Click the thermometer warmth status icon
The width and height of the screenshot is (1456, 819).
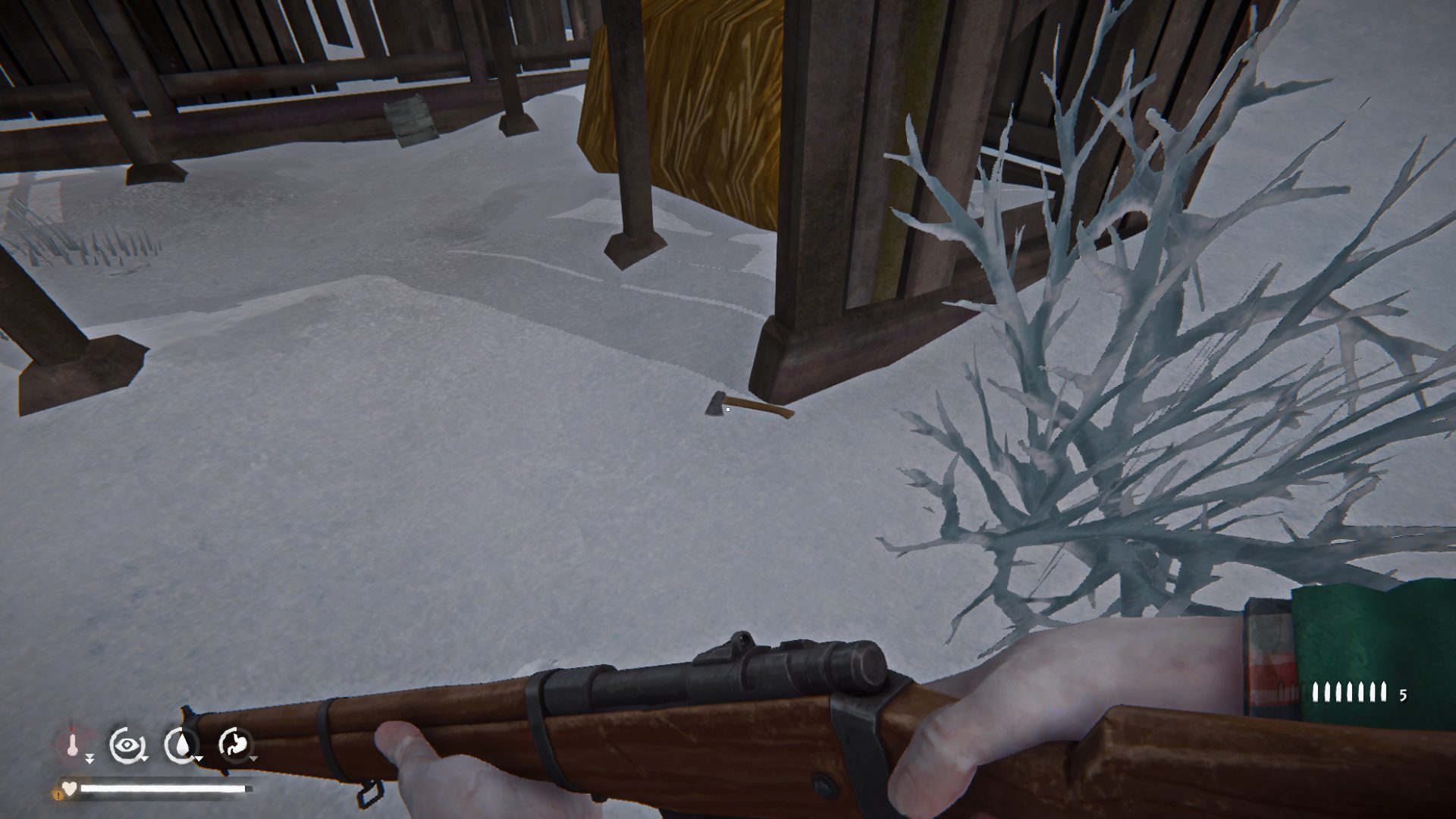point(72,745)
